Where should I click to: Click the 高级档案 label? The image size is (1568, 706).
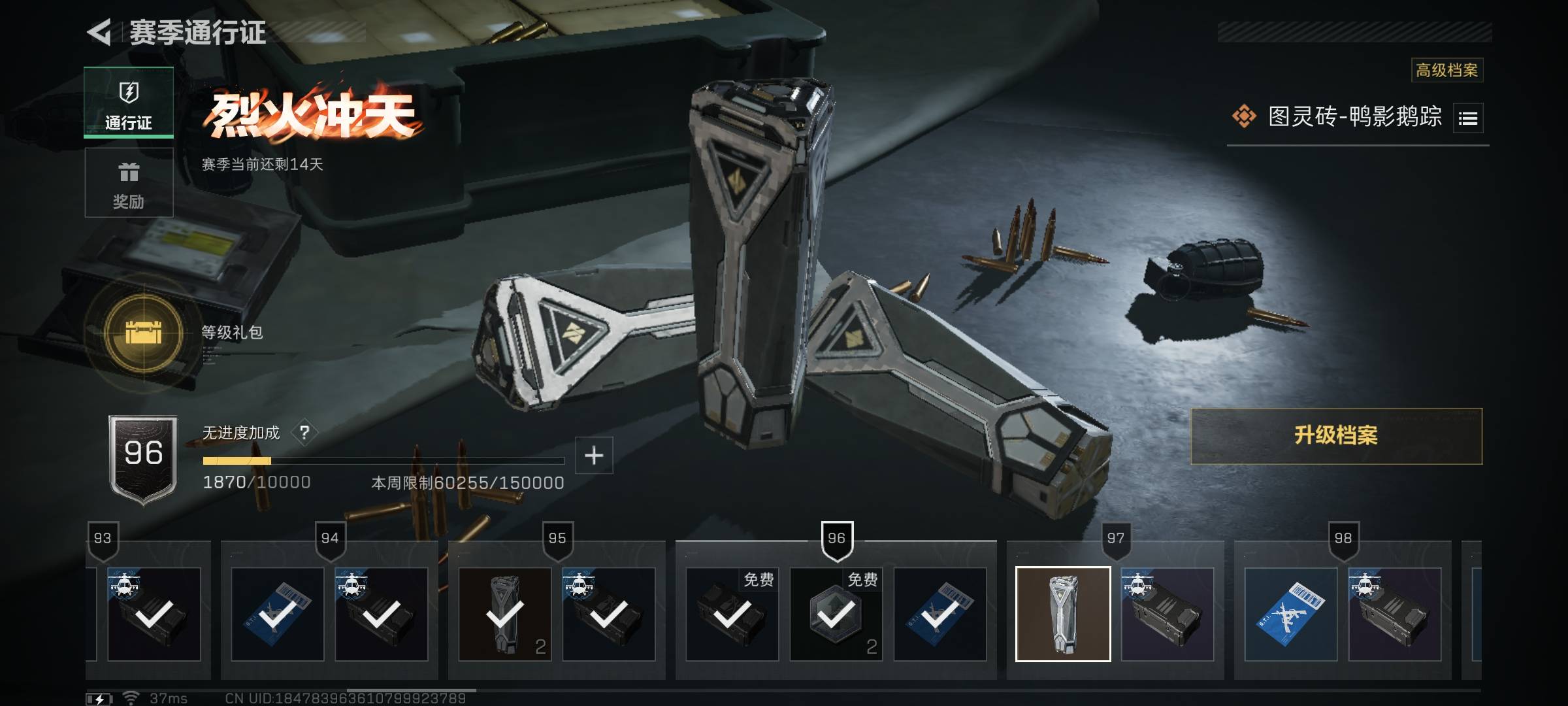click(x=1446, y=70)
